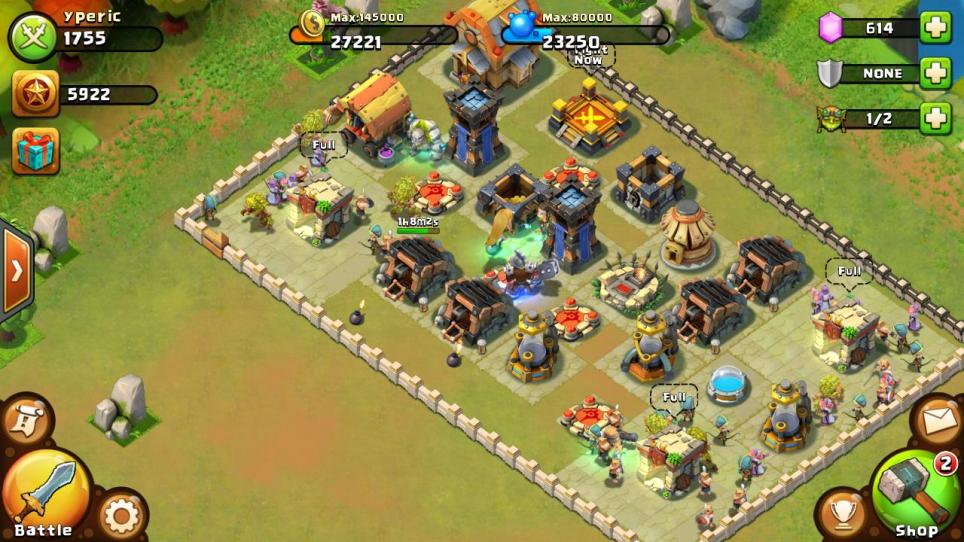This screenshot has width=964, height=542.
Task: Open the trophy achievements button
Action: (842, 513)
